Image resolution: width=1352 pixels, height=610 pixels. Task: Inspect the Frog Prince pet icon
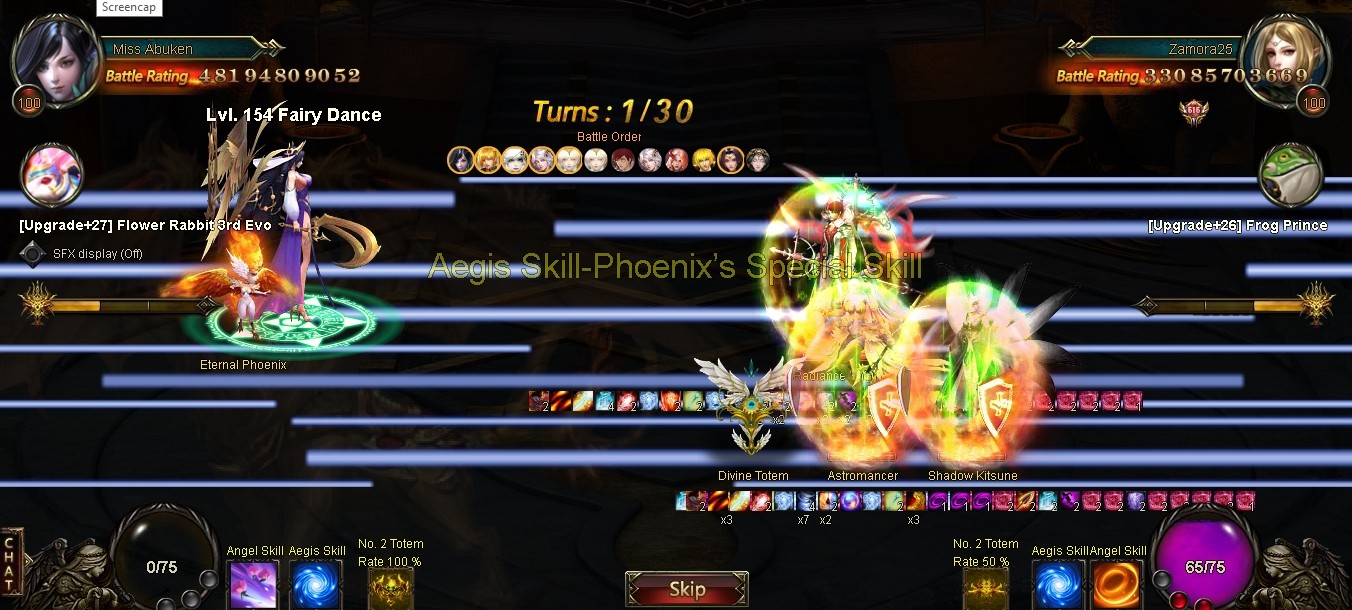click(1291, 177)
